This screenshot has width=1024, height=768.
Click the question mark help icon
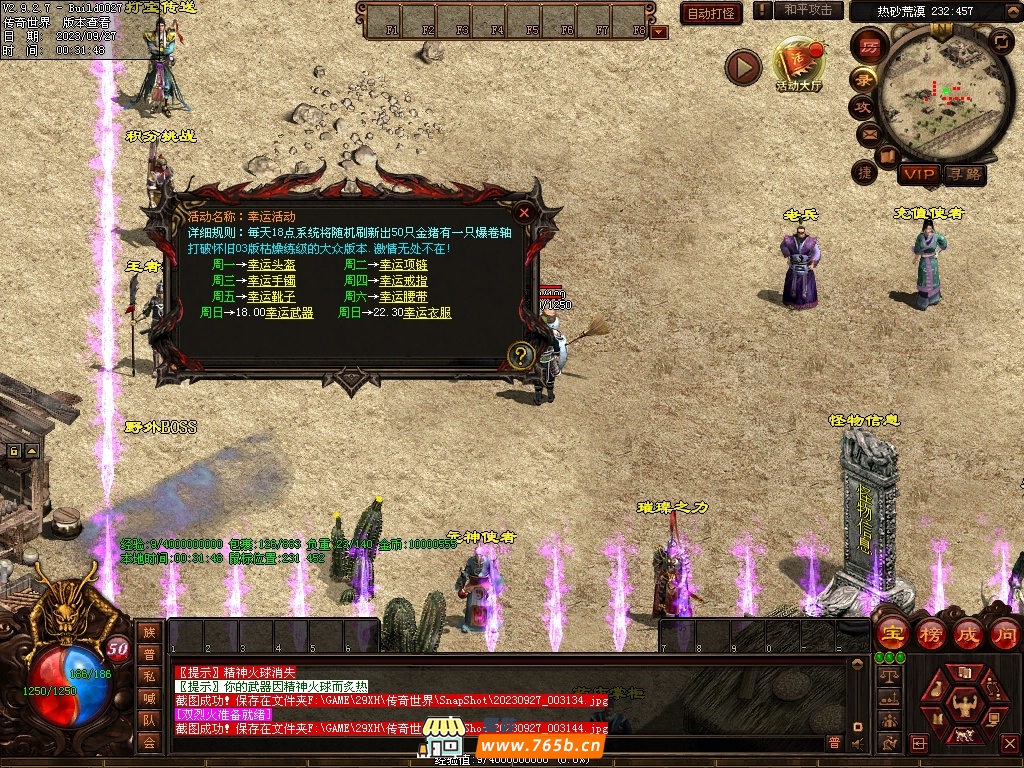point(520,354)
